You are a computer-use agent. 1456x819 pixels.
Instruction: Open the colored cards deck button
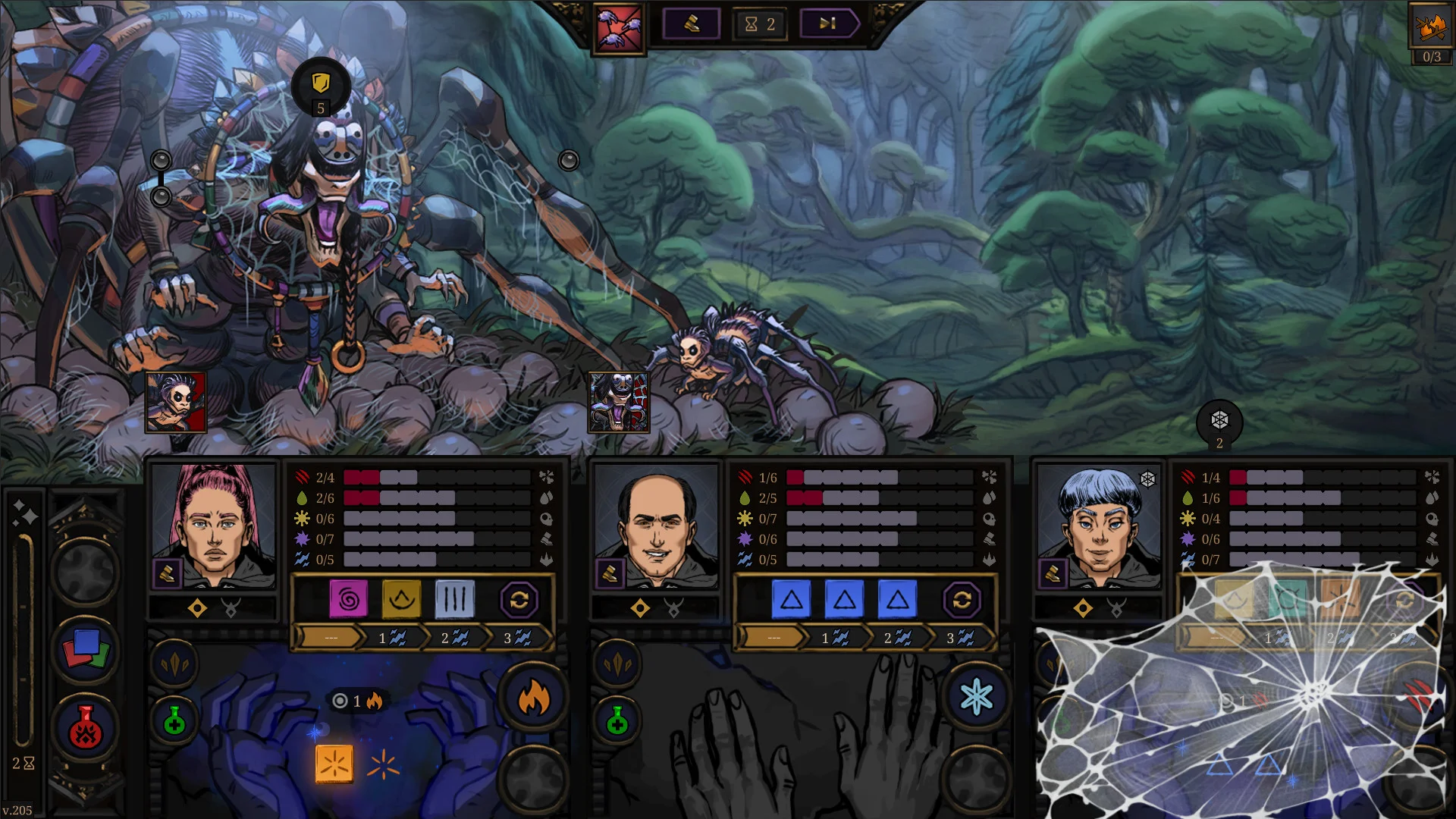(85, 651)
